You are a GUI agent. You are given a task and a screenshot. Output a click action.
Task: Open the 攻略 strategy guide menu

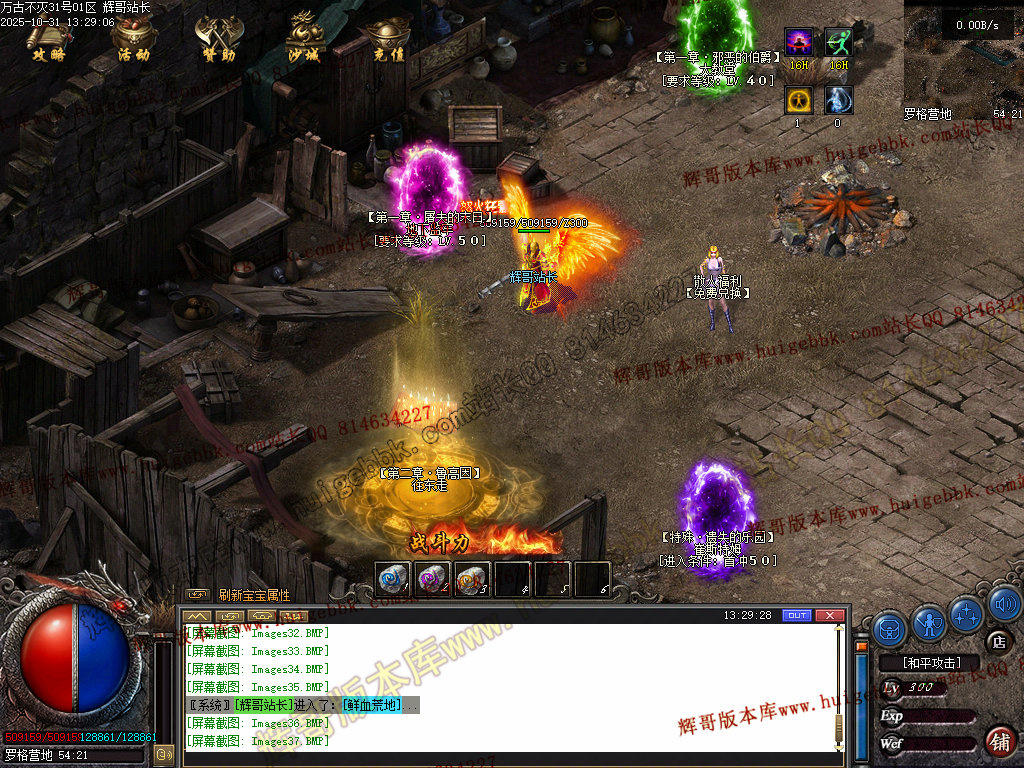48,40
